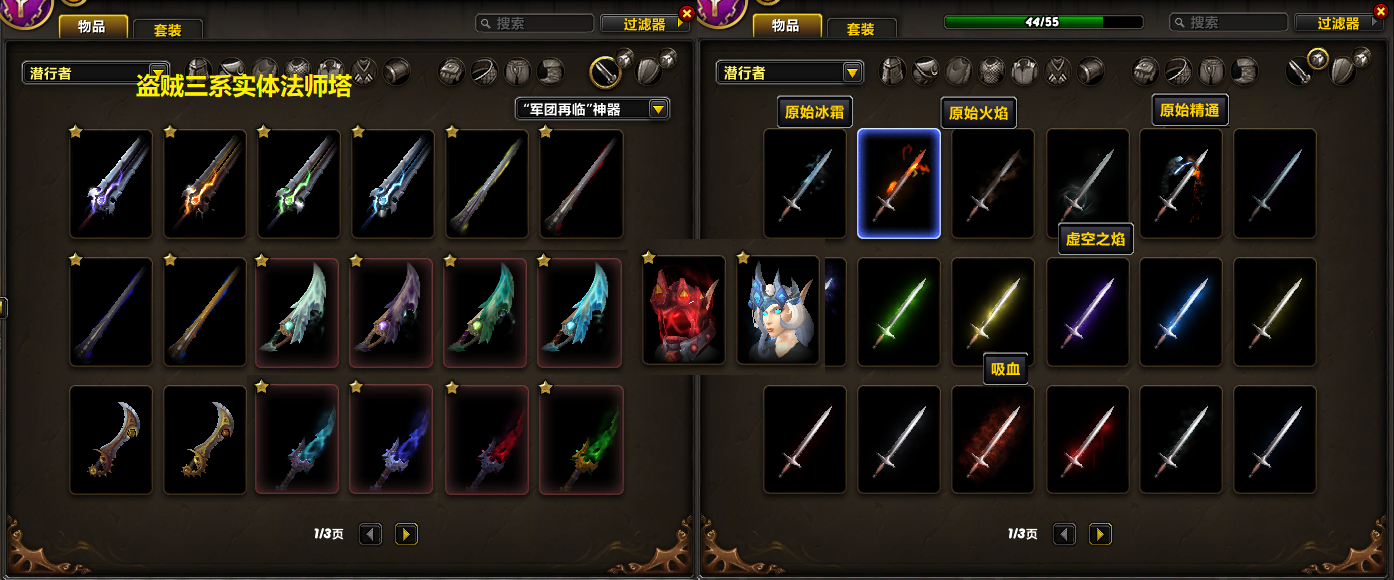
Task: Choose the green glowing sword illusion
Action: click(x=898, y=311)
